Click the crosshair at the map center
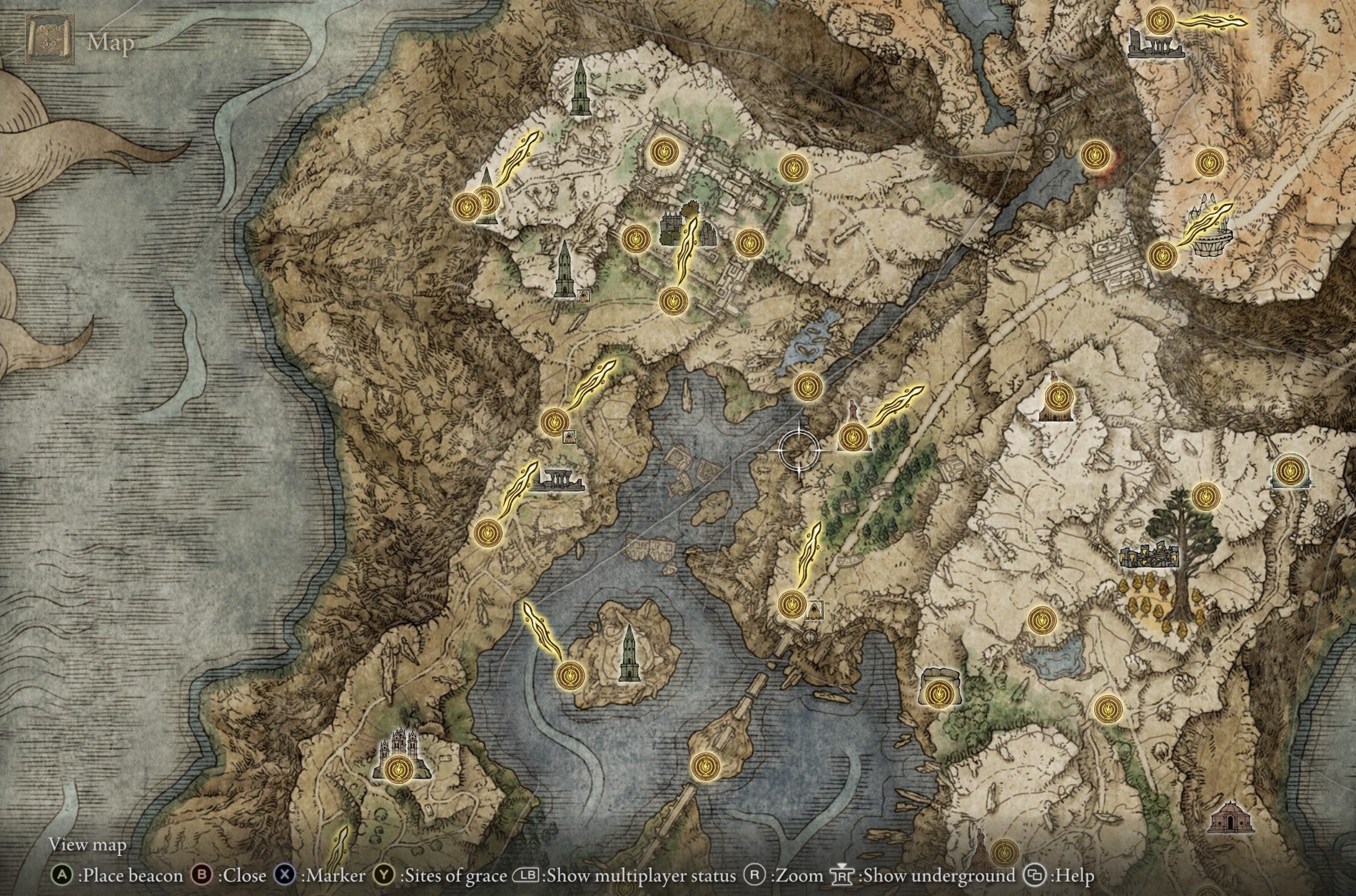The image size is (1356, 896). click(x=799, y=451)
